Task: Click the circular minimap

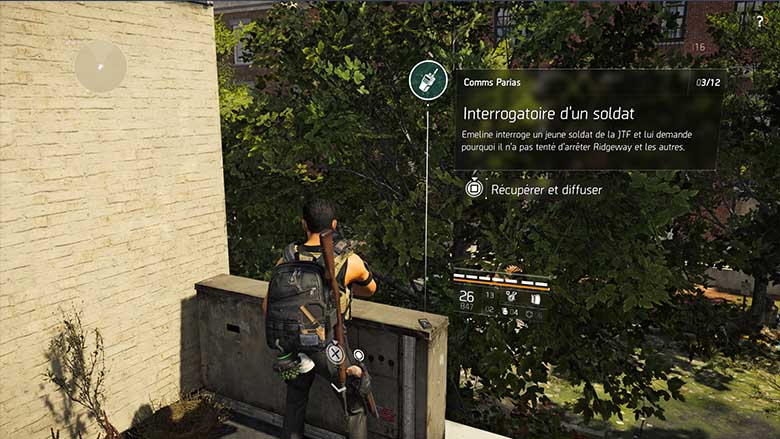Action: [x=100, y=67]
